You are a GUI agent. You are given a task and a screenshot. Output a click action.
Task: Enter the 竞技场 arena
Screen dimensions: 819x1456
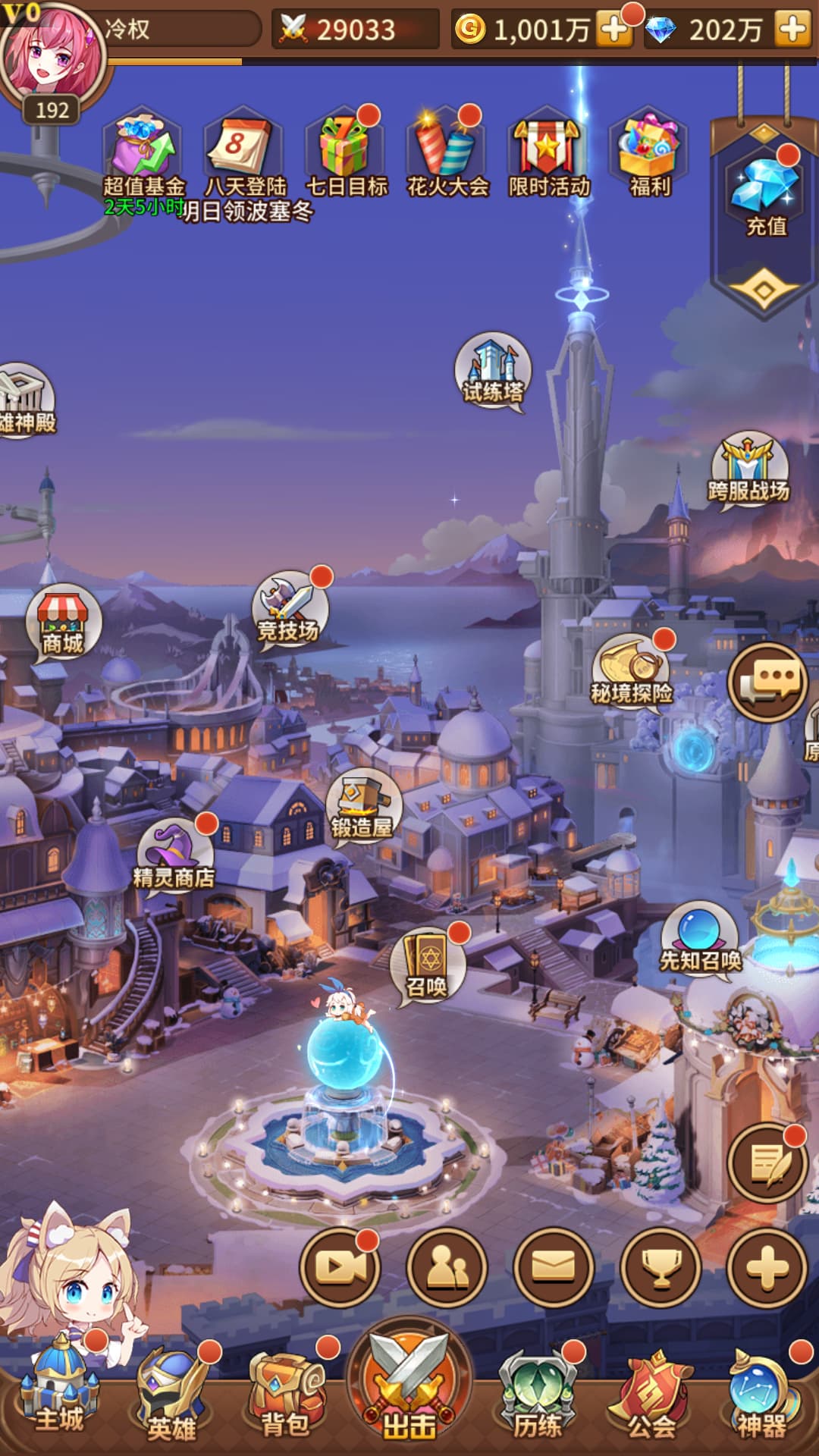click(x=289, y=609)
